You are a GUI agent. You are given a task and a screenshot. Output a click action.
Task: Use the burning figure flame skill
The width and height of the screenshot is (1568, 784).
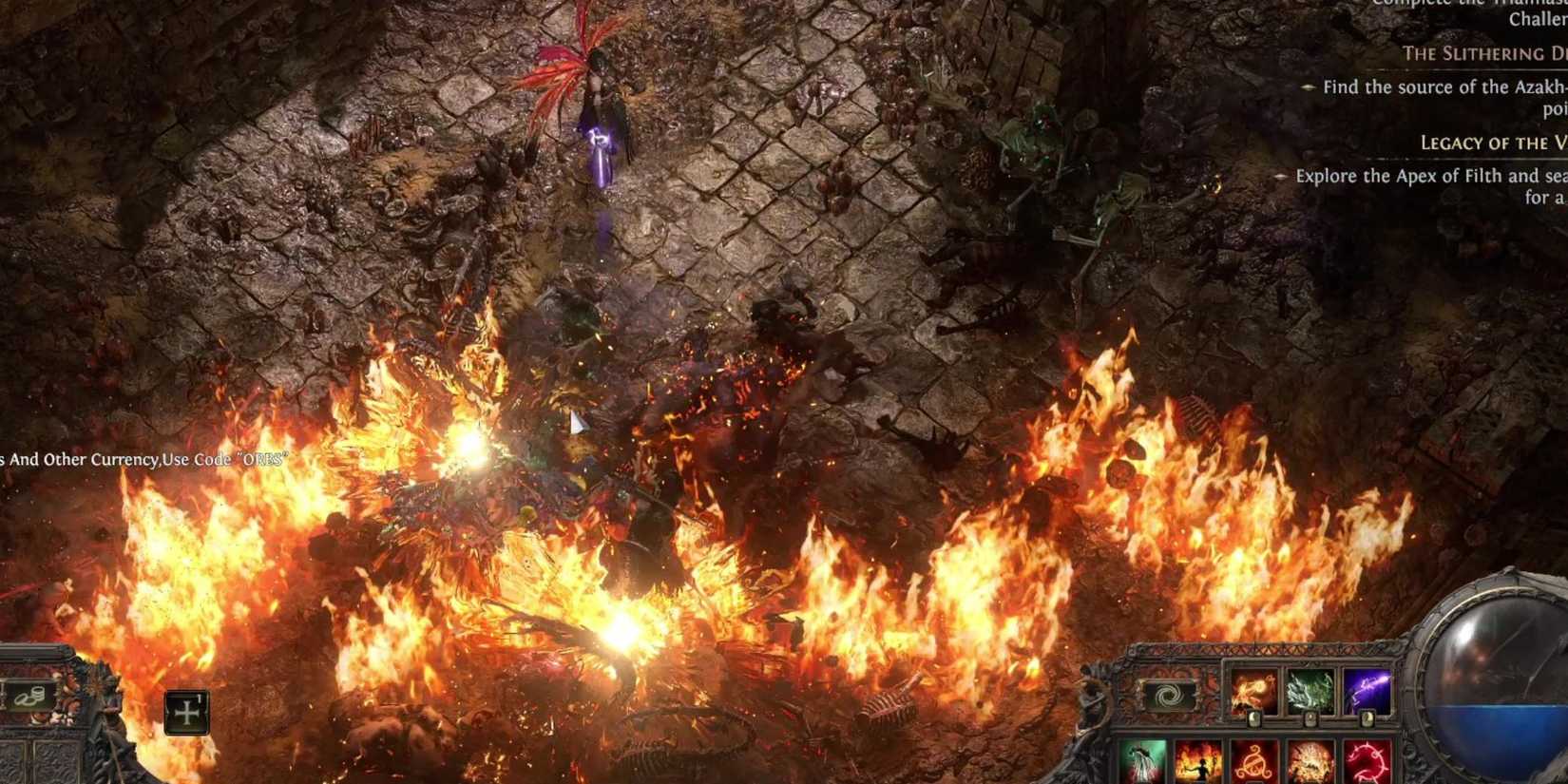point(1199,760)
